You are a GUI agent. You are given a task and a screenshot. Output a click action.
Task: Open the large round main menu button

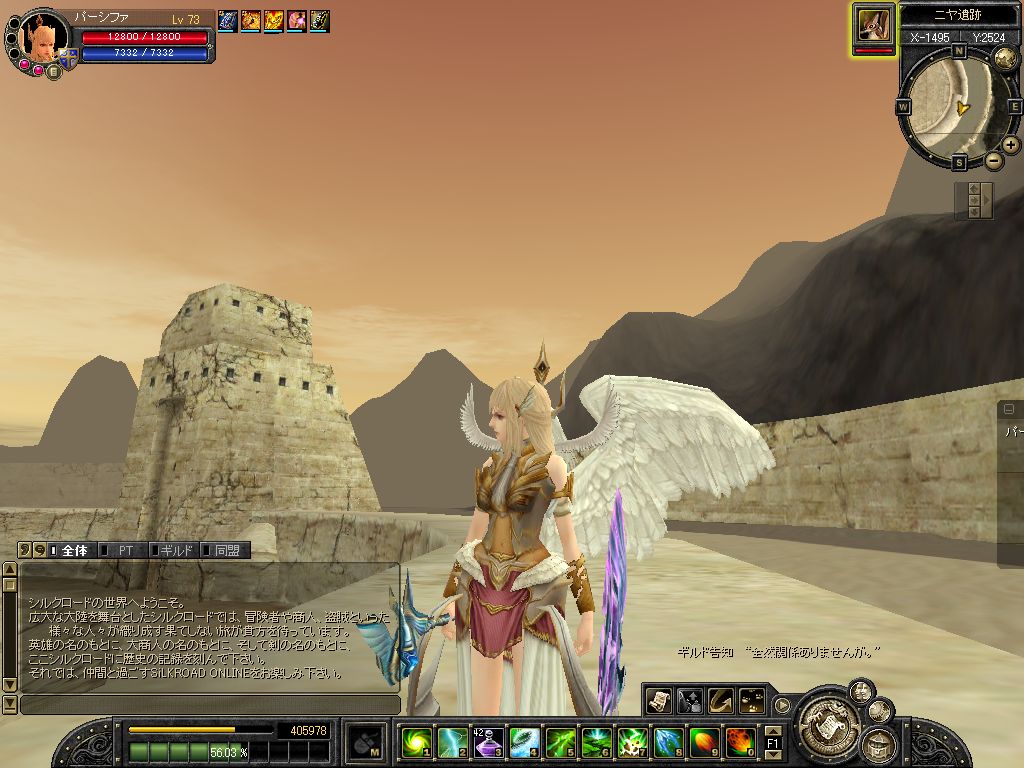(826, 716)
